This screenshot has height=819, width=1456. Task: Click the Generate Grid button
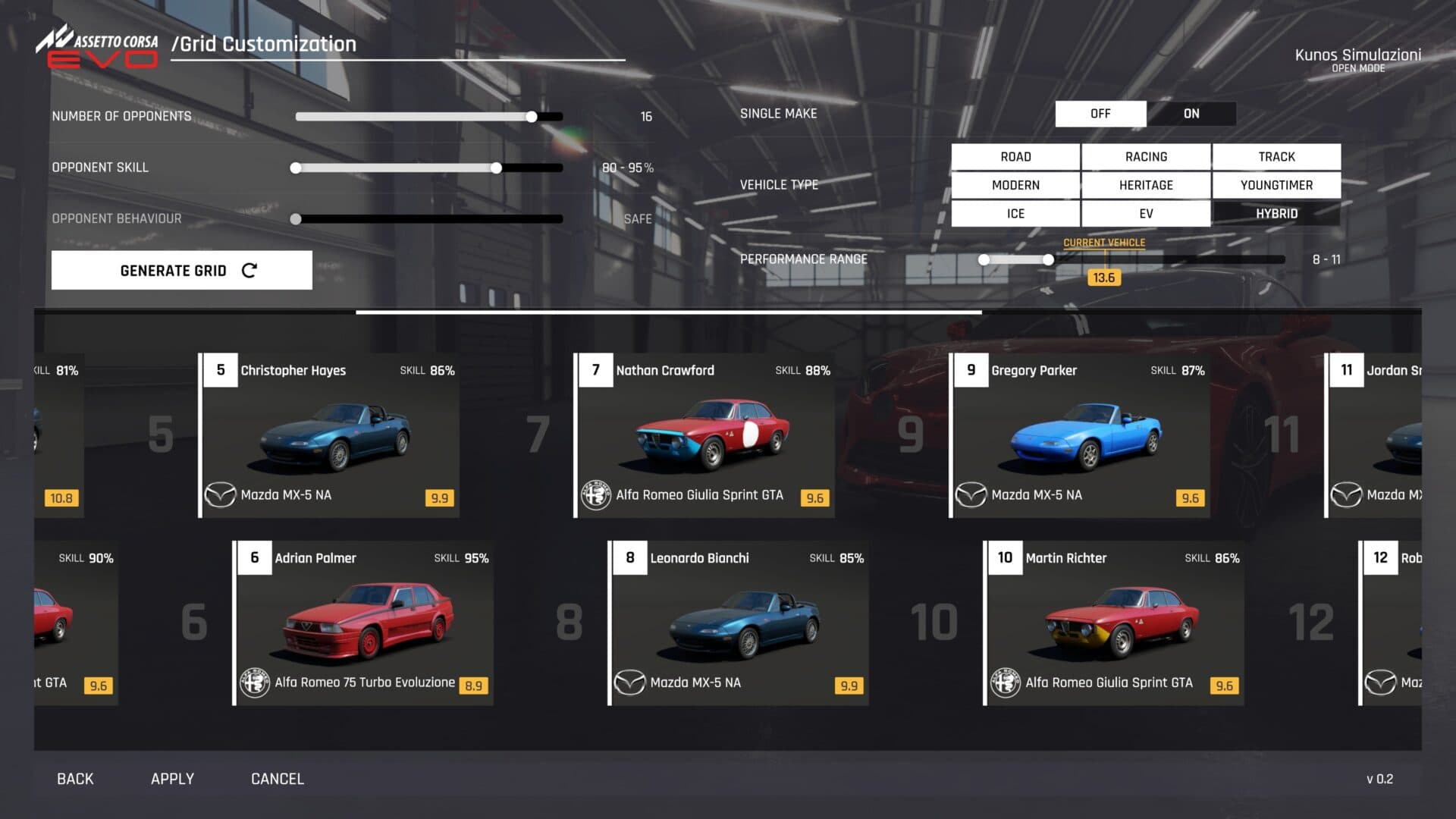tap(182, 271)
